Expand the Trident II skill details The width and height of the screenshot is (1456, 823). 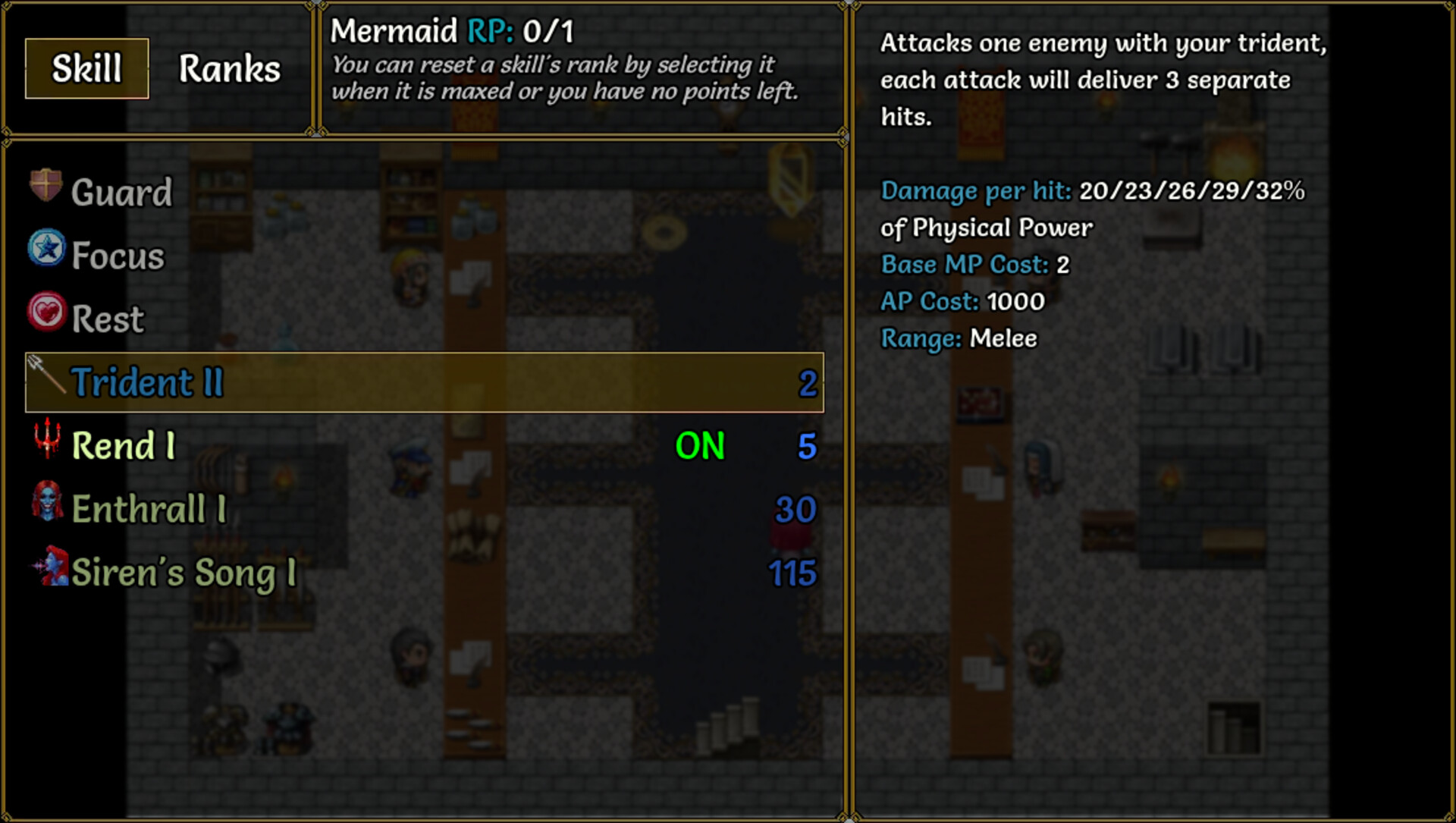(148, 382)
